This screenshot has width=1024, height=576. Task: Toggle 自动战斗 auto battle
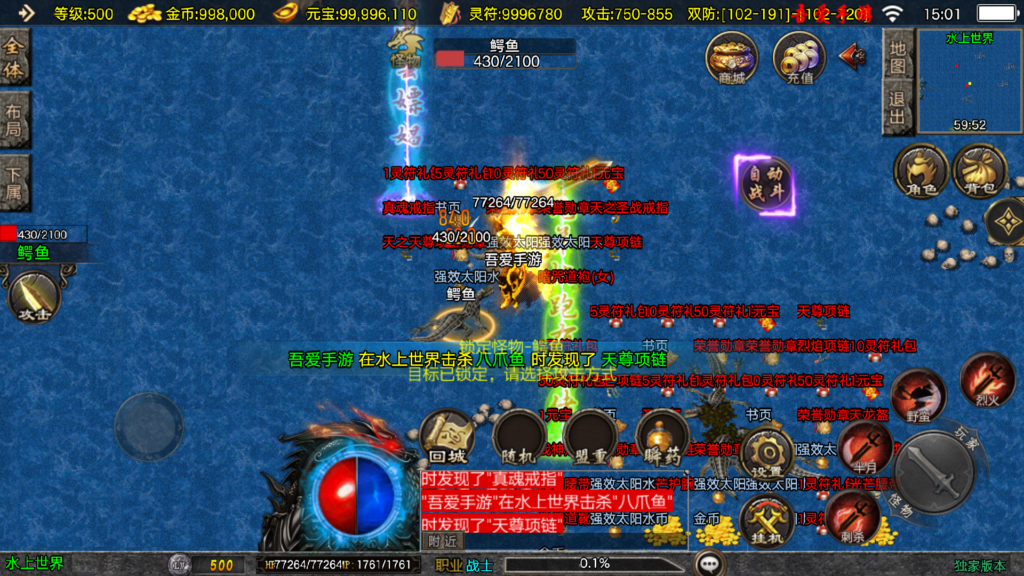click(766, 184)
